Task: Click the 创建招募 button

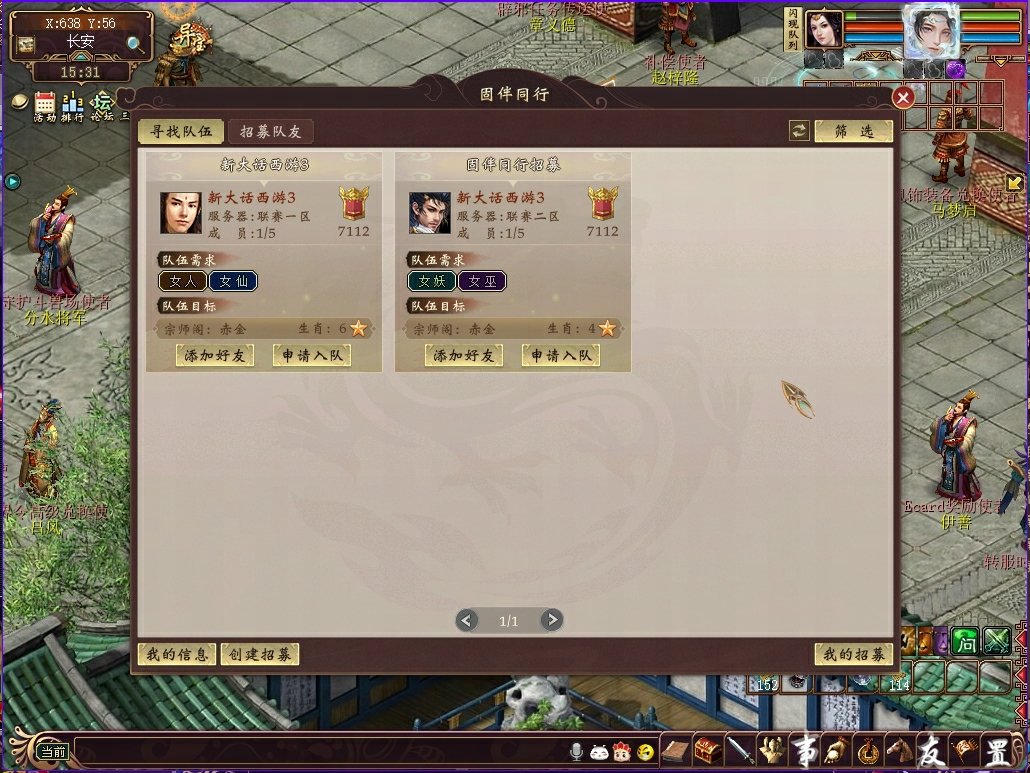Action: (x=259, y=654)
